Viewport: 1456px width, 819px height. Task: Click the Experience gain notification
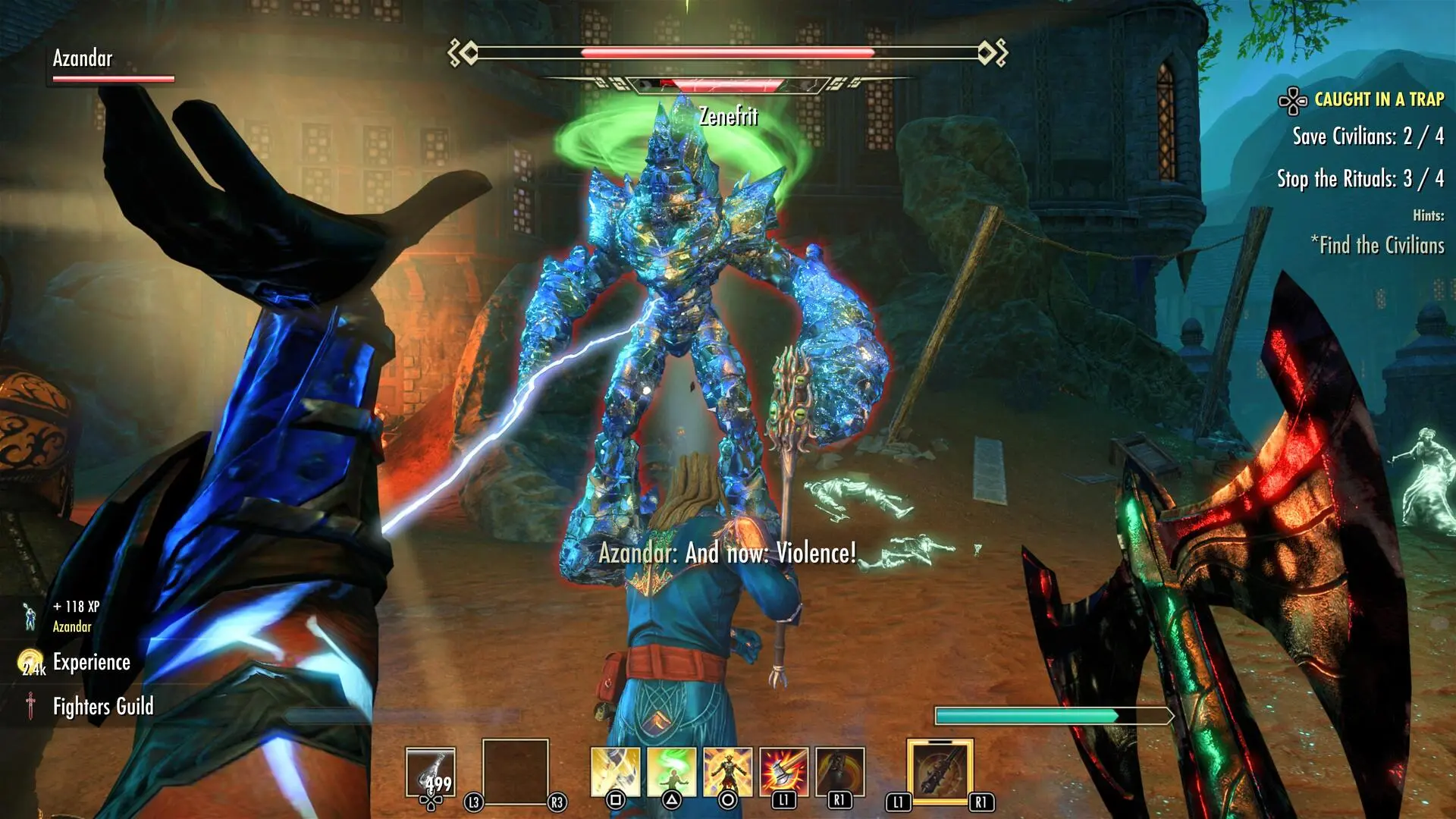[91, 662]
